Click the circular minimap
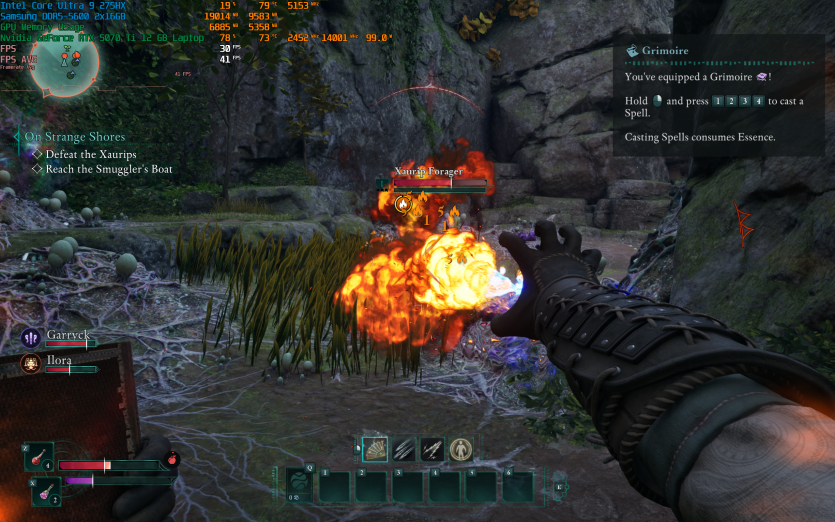Screen dimensions: 835x522 click(60, 62)
